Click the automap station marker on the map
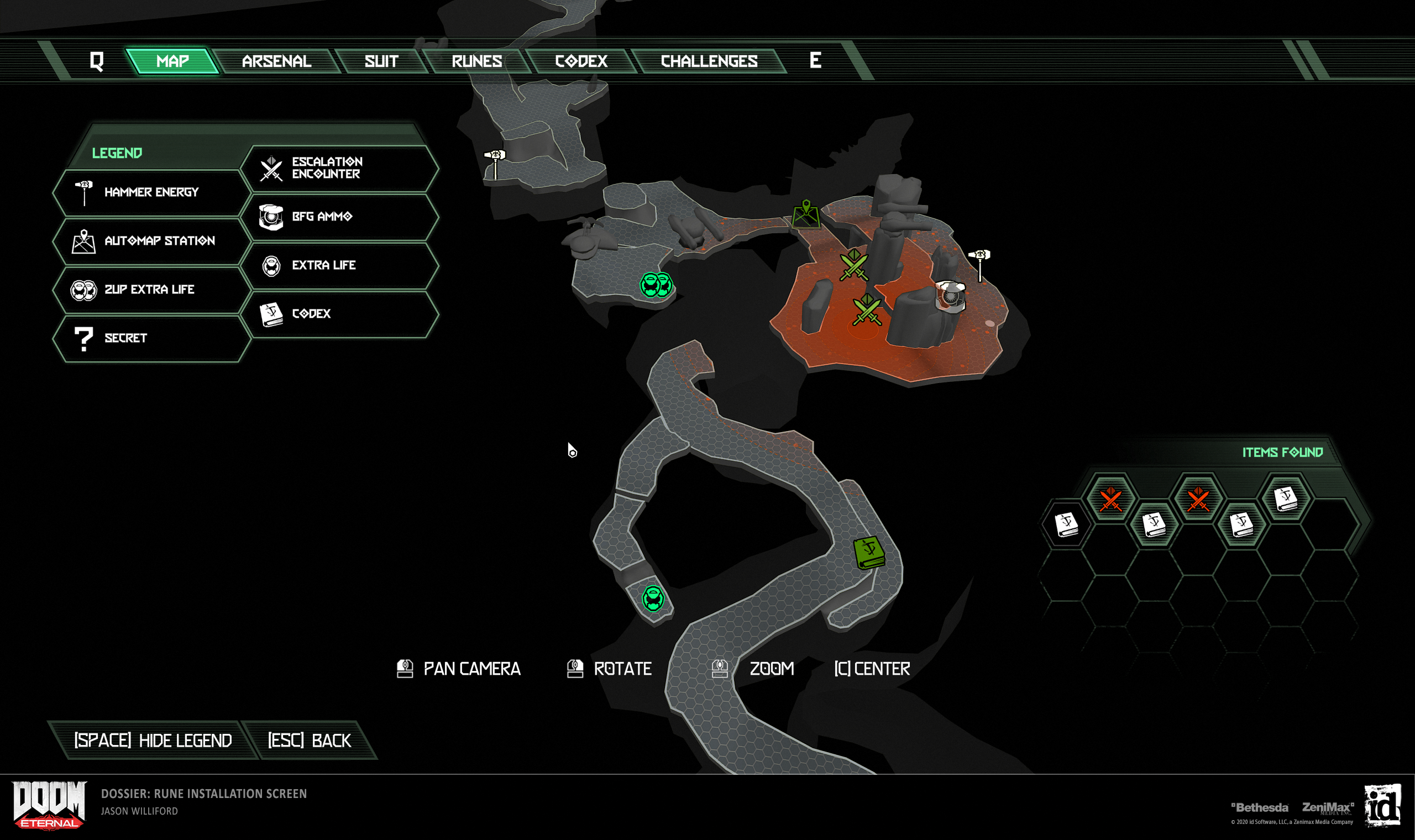The image size is (1415, 840). pos(806,214)
